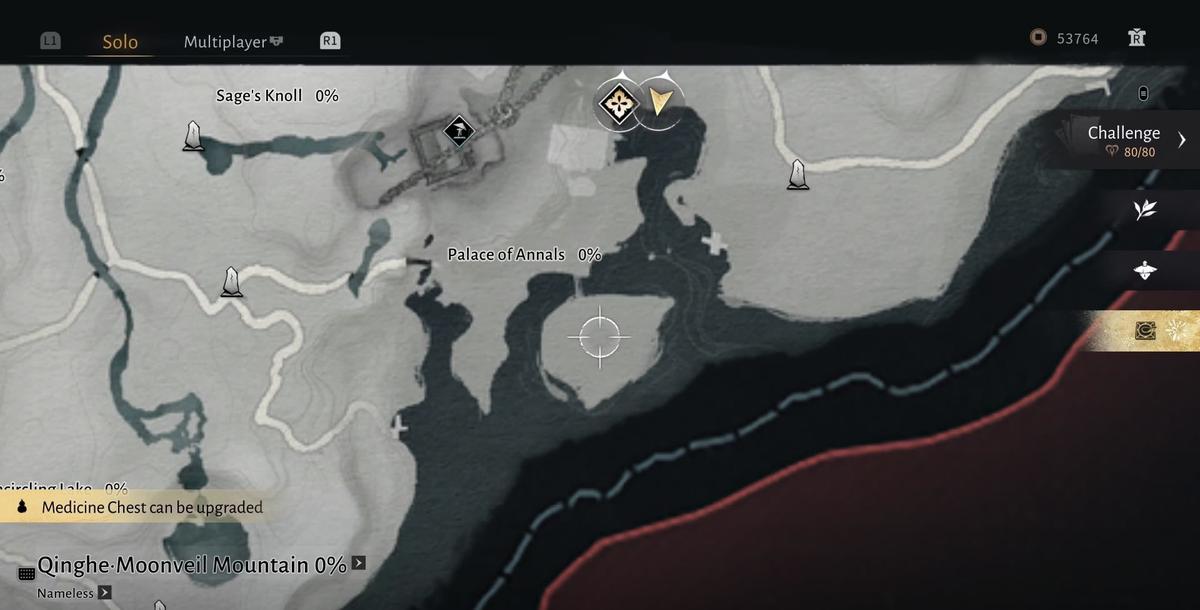Click the keyboard icon beside the region name
Screen dimensions: 1200x610
pyautogui.click(x=27, y=574)
